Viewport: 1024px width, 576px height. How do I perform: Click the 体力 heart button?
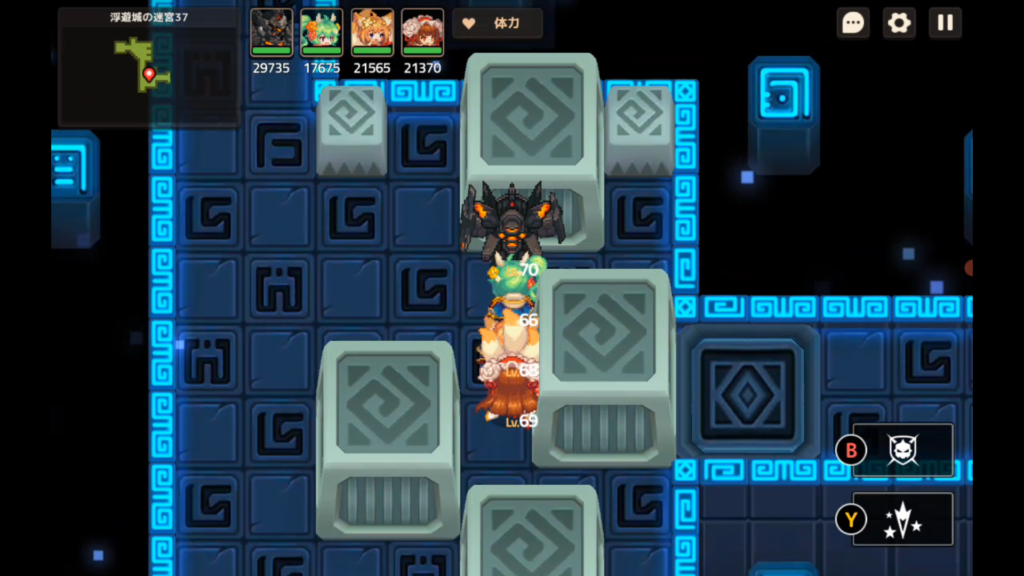[x=497, y=23]
